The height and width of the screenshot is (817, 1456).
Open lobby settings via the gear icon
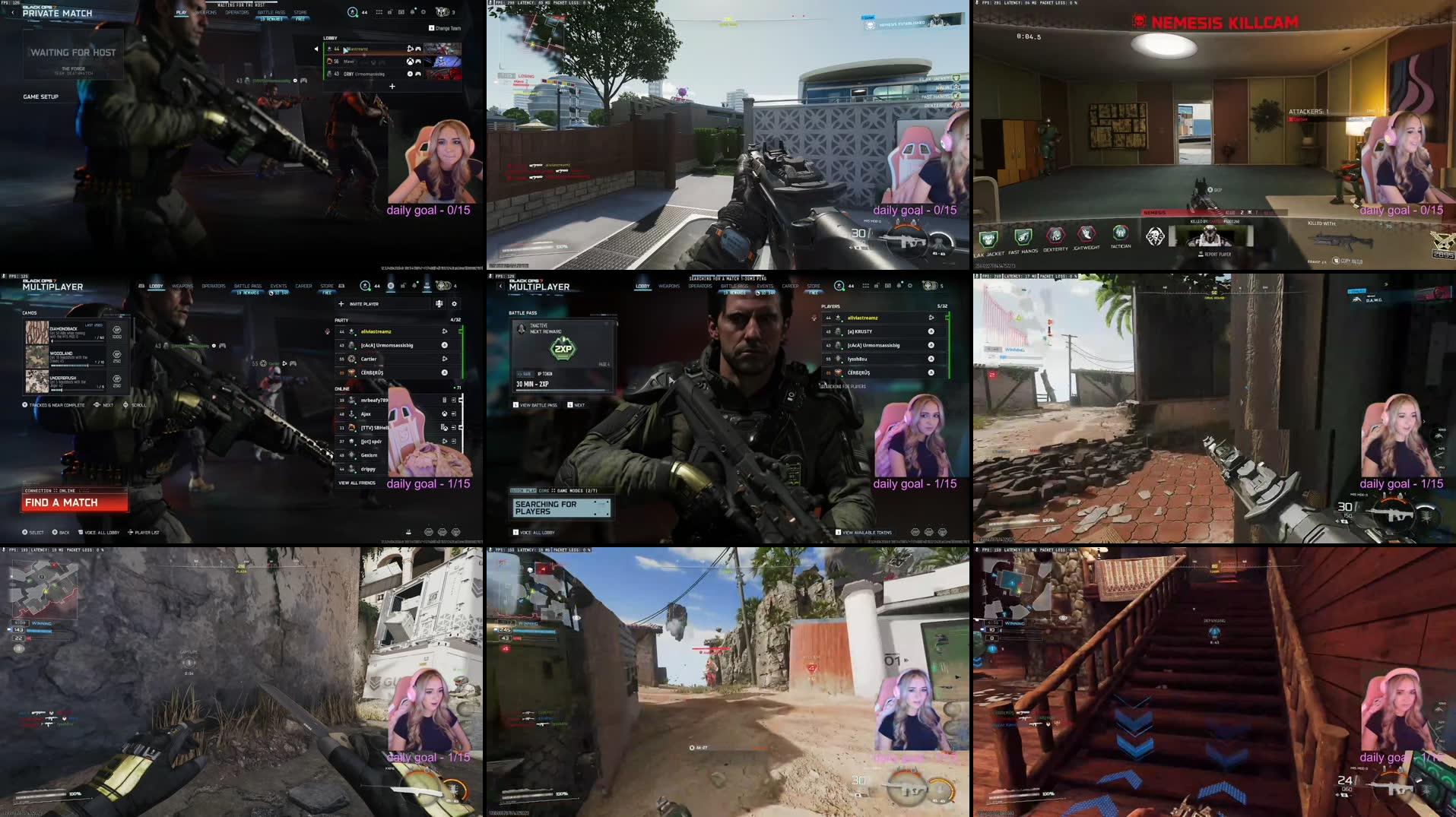[455, 304]
